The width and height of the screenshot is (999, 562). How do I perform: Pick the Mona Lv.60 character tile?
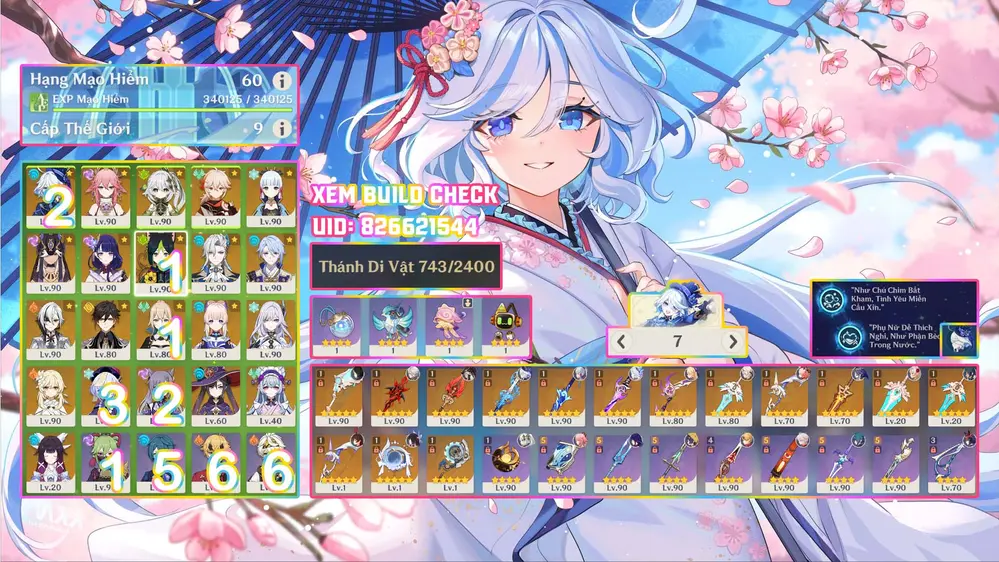click(x=215, y=392)
